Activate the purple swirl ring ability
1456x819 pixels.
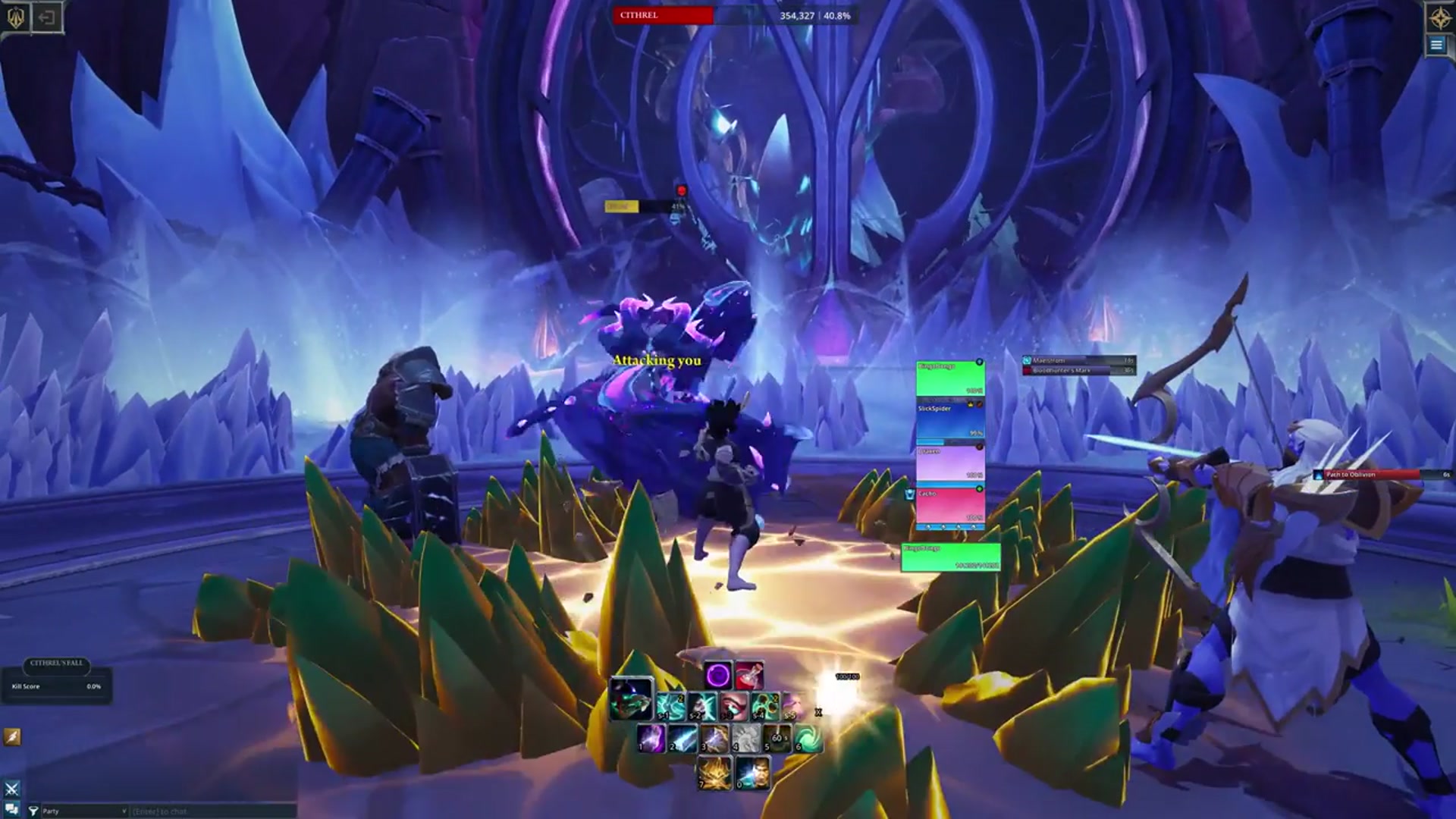717,675
